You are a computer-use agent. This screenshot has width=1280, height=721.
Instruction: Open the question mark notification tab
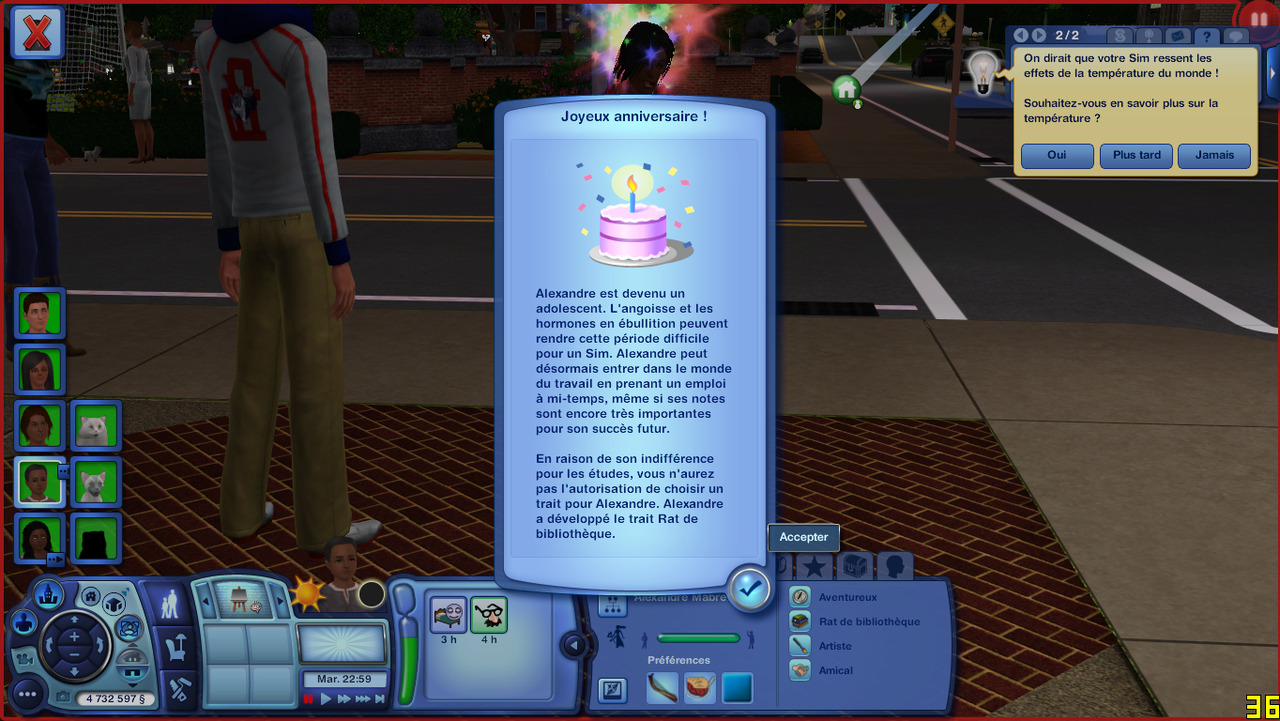coord(1207,36)
